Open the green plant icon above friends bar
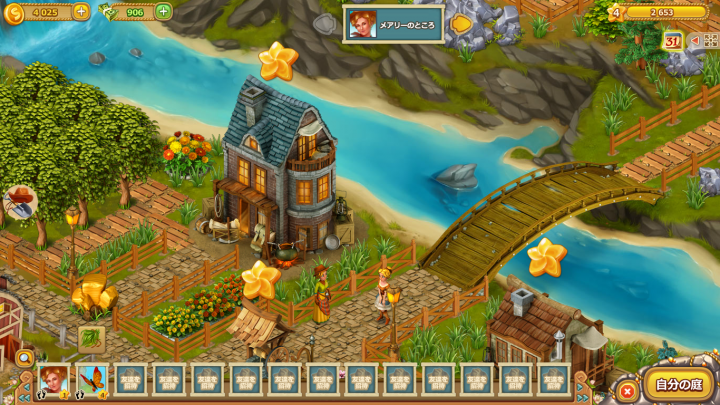 (x=91, y=339)
